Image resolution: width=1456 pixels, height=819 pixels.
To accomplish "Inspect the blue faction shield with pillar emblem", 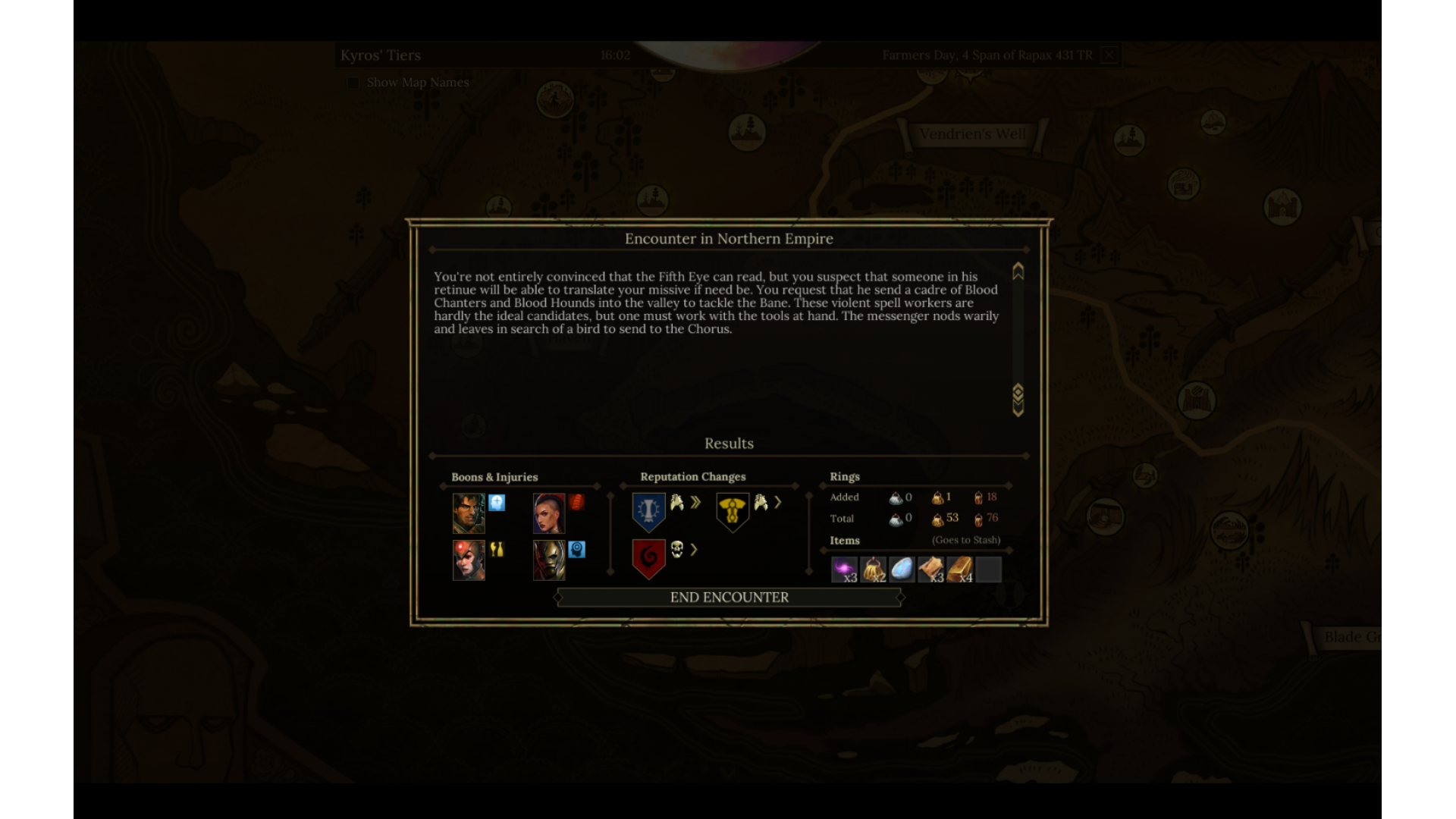I will (648, 511).
